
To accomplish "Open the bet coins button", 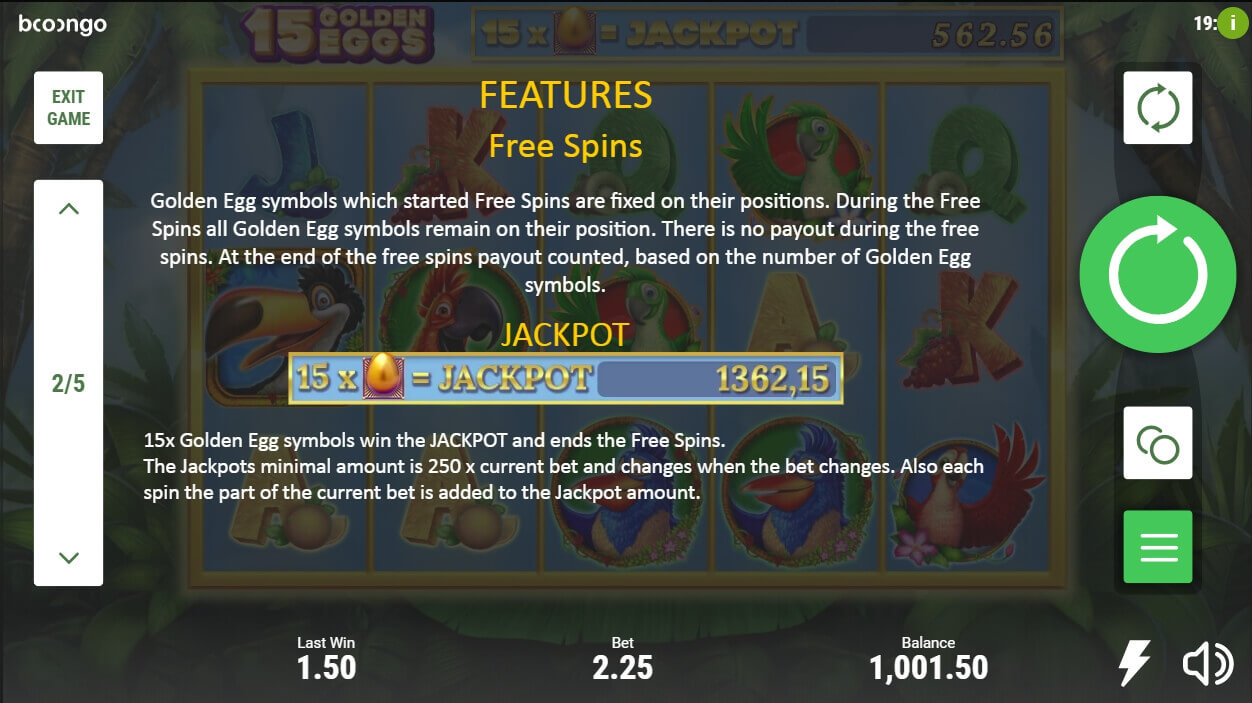I will tap(1157, 443).
